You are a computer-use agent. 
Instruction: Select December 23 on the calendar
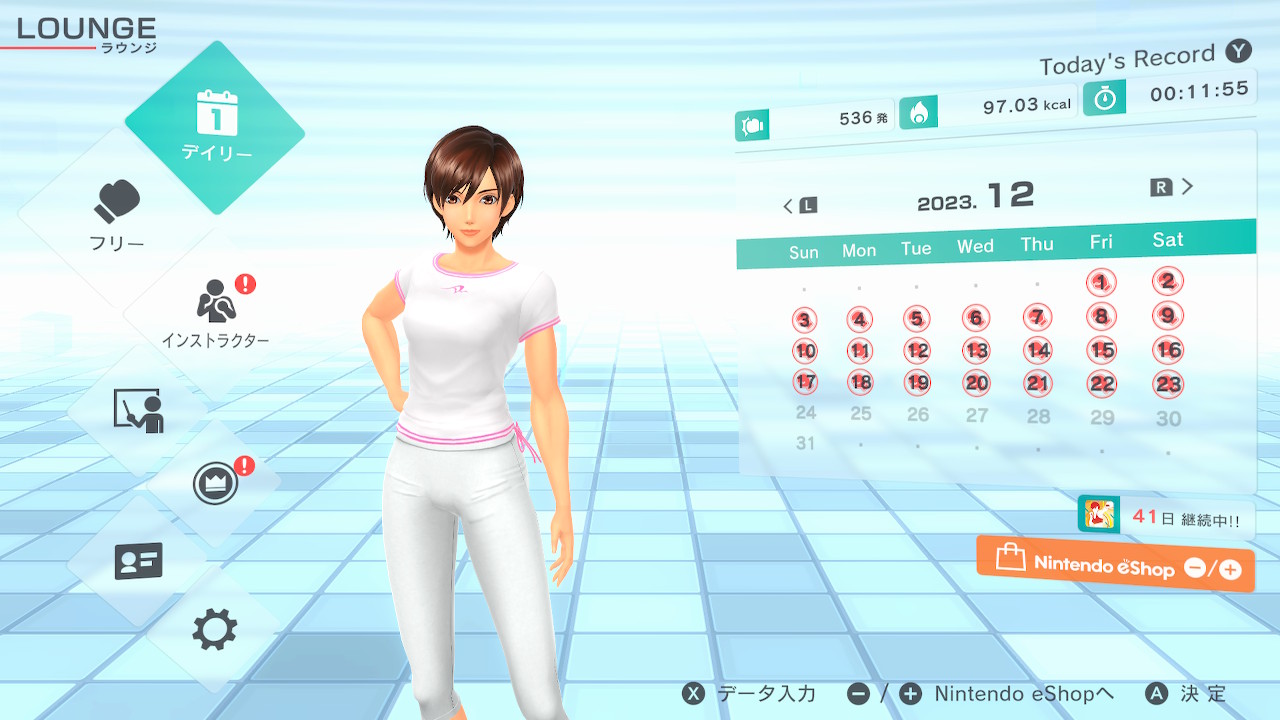(1168, 384)
